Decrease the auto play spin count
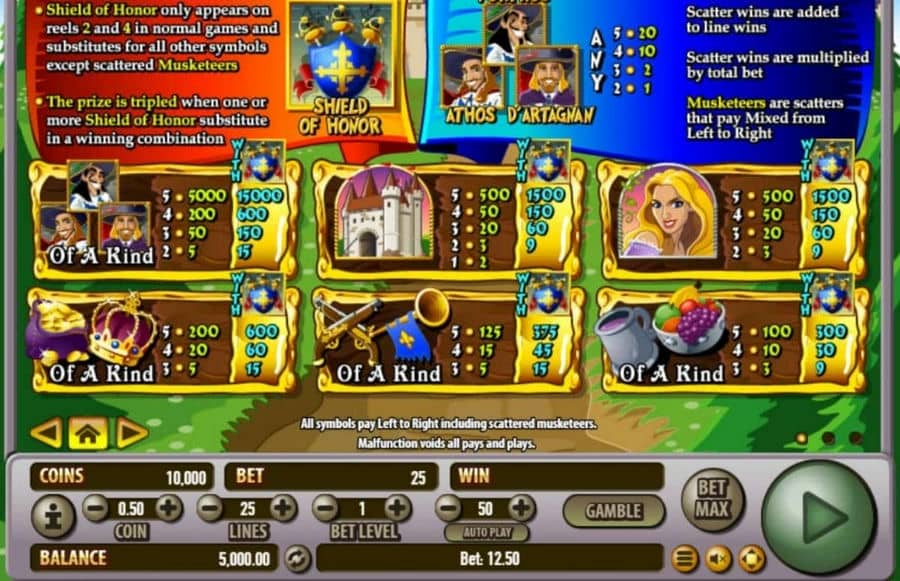Screen dimensions: 900x581 point(449,507)
